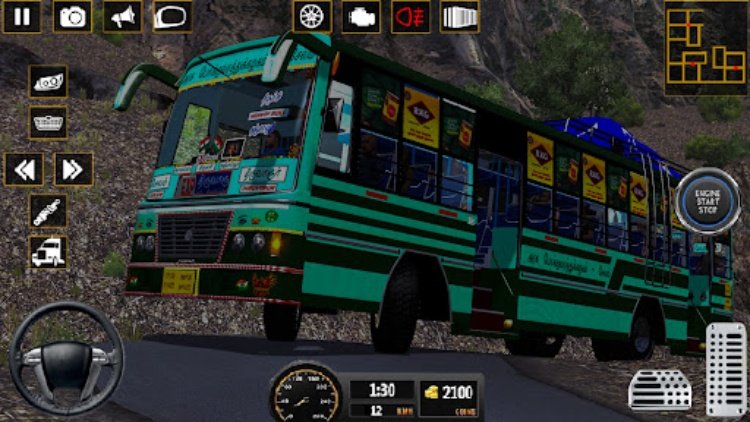The image size is (750, 422).
Task: Click the truck cab icon button
Action: point(48,252)
